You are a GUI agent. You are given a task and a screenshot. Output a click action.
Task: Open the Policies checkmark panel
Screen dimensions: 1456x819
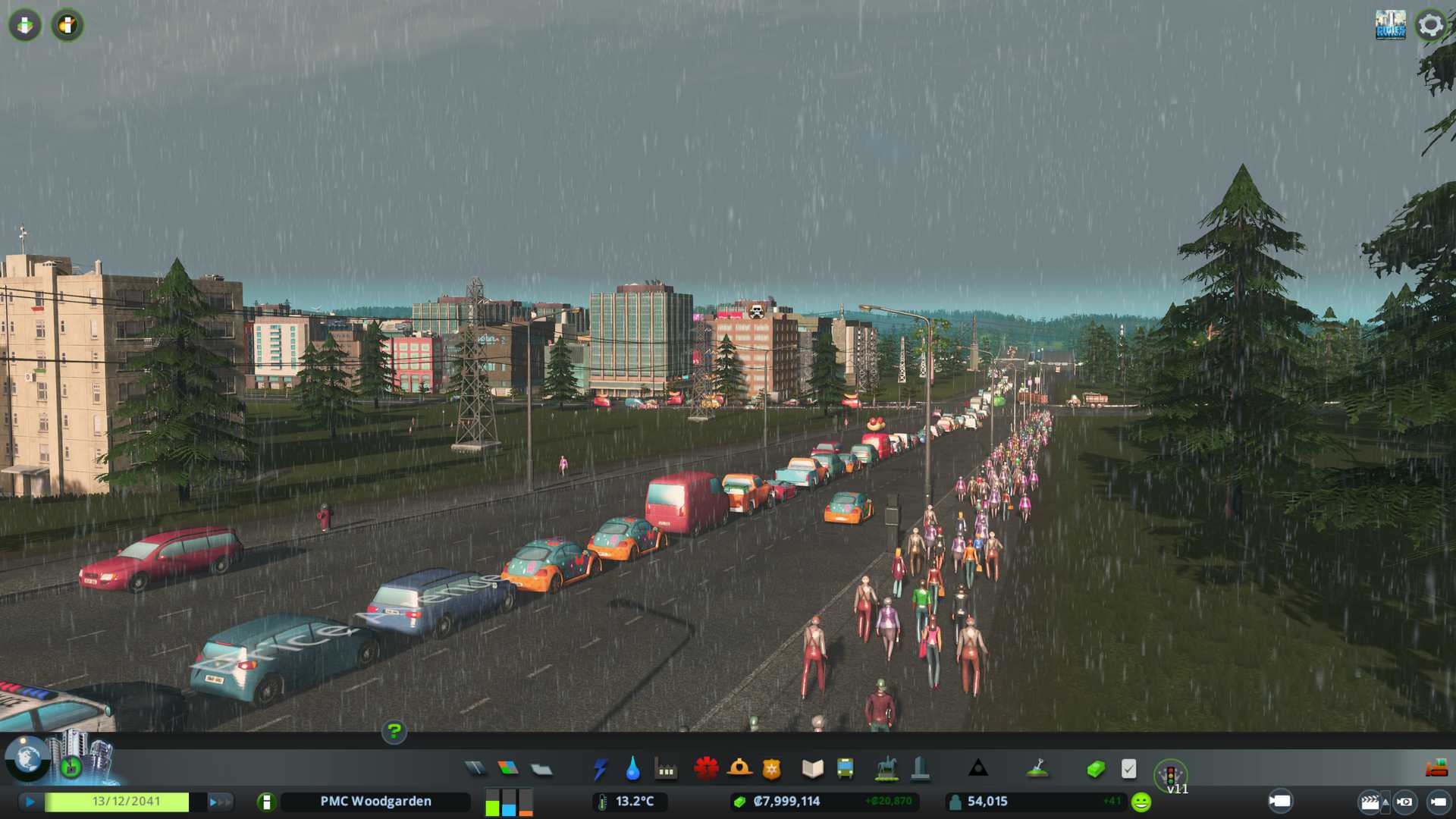click(x=1128, y=769)
